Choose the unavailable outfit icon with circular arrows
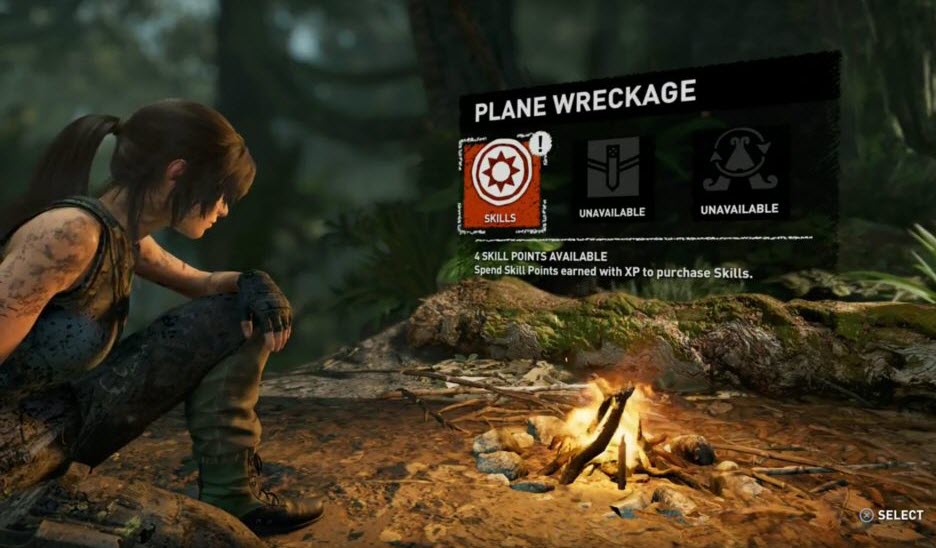Viewport: 936px width, 548px height. 739,166
